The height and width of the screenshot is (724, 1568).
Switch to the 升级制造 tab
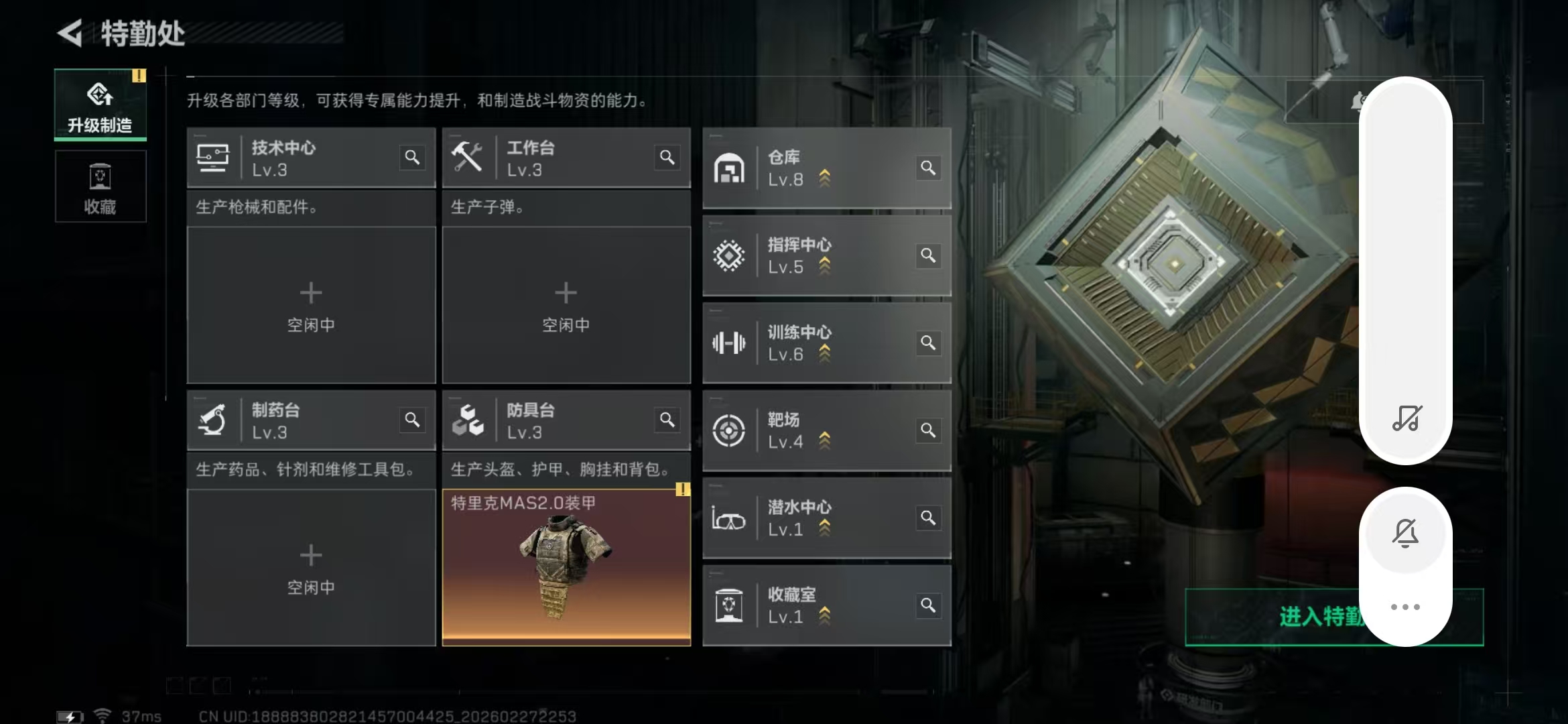point(100,104)
